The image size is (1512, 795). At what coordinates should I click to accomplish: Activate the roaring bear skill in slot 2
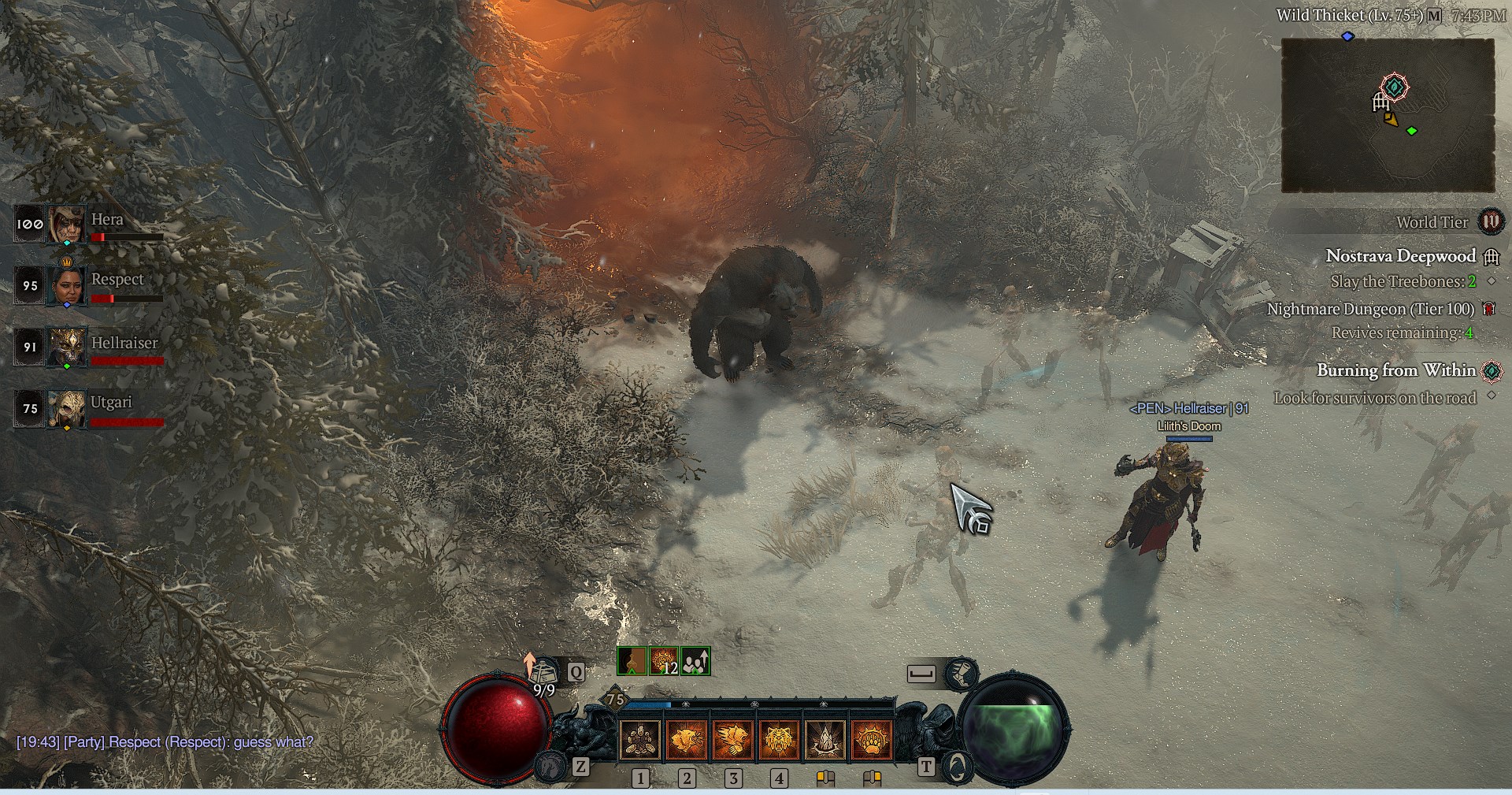687,740
